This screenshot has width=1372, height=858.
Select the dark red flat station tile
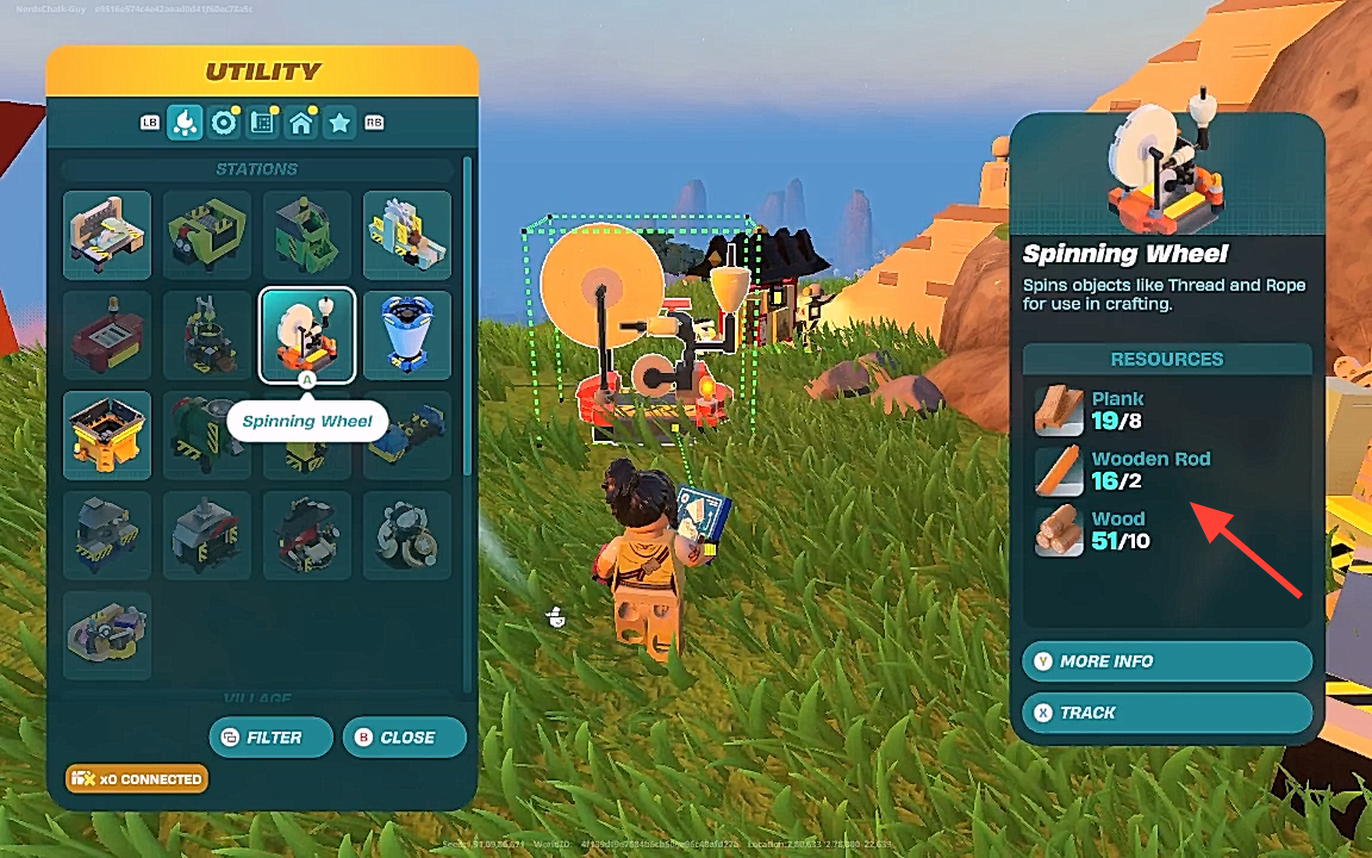pos(107,335)
